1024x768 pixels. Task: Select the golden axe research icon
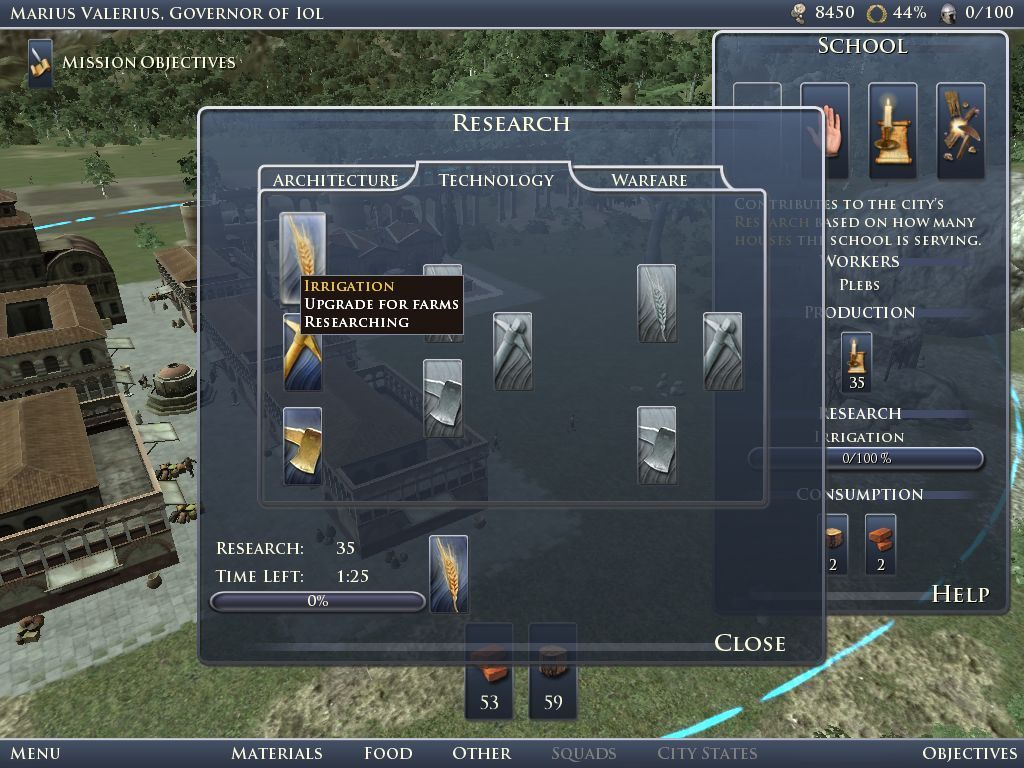pos(303,445)
